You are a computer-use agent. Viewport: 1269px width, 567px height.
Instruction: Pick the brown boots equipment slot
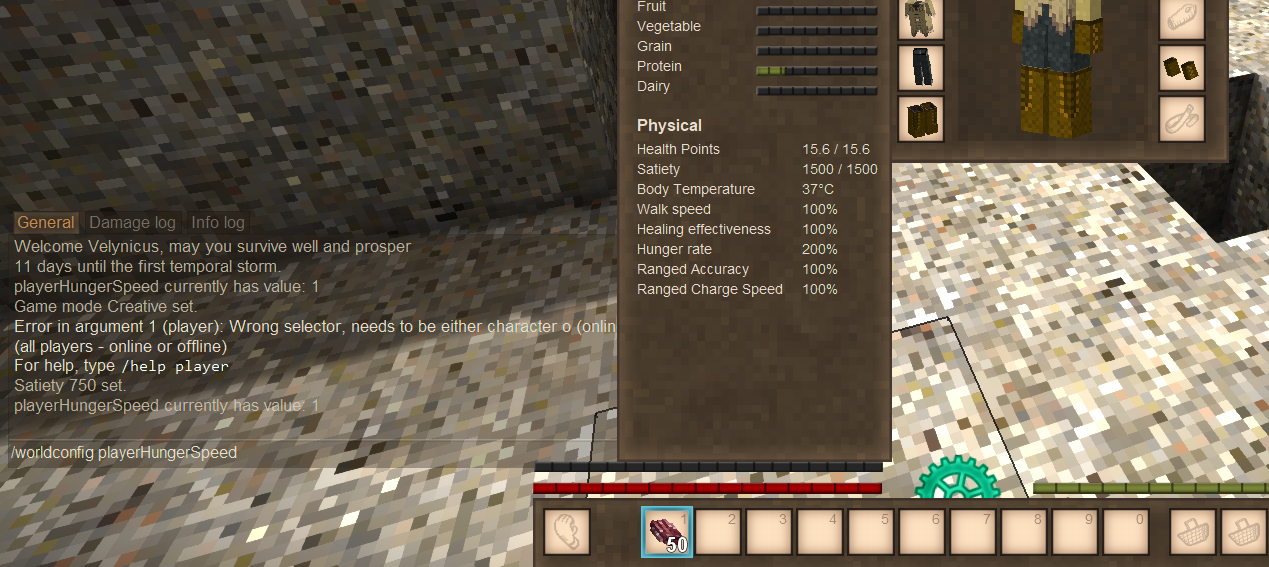pyautogui.click(x=920, y=117)
